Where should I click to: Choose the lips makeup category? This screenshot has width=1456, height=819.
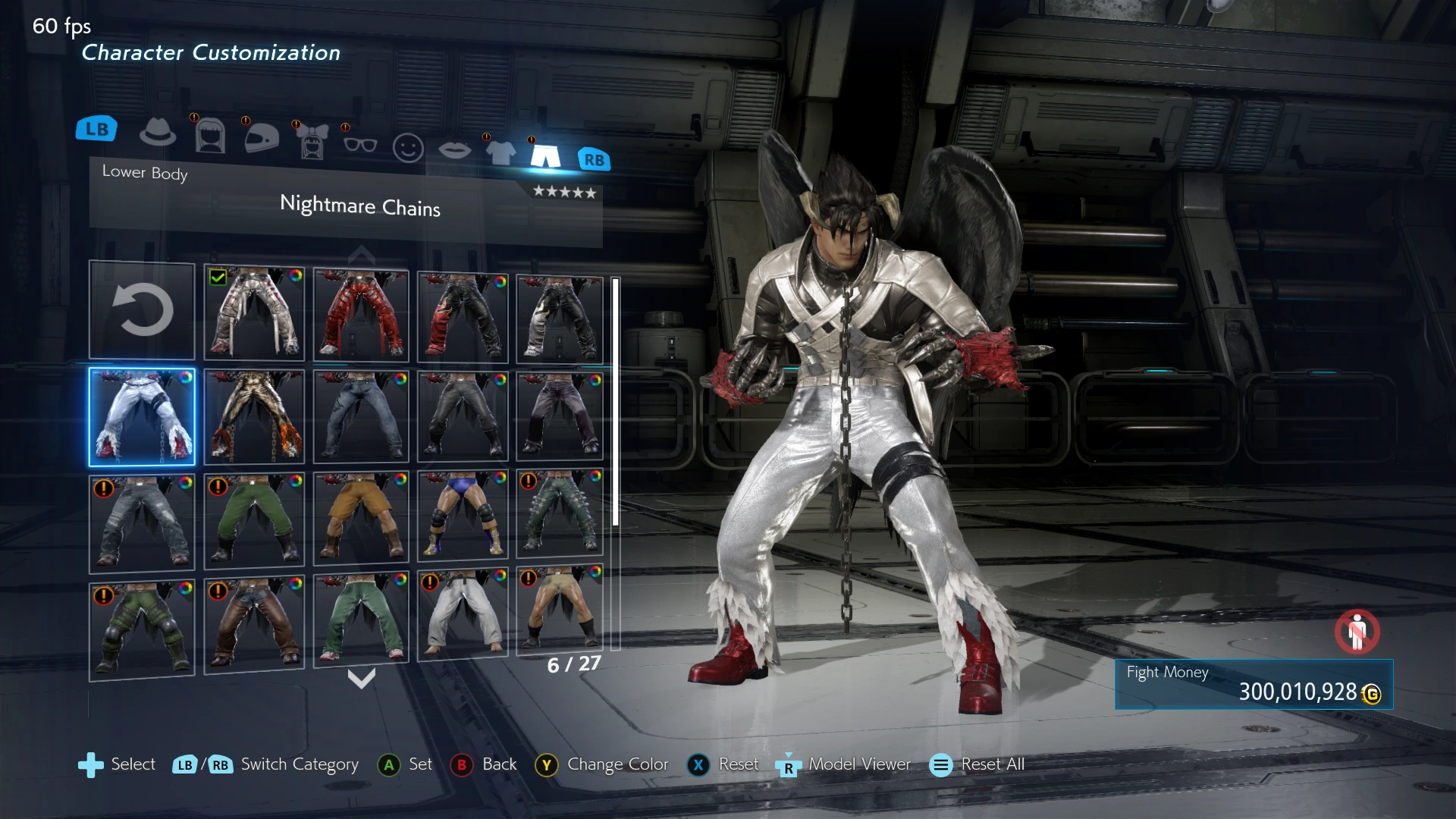click(x=454, y=150)
